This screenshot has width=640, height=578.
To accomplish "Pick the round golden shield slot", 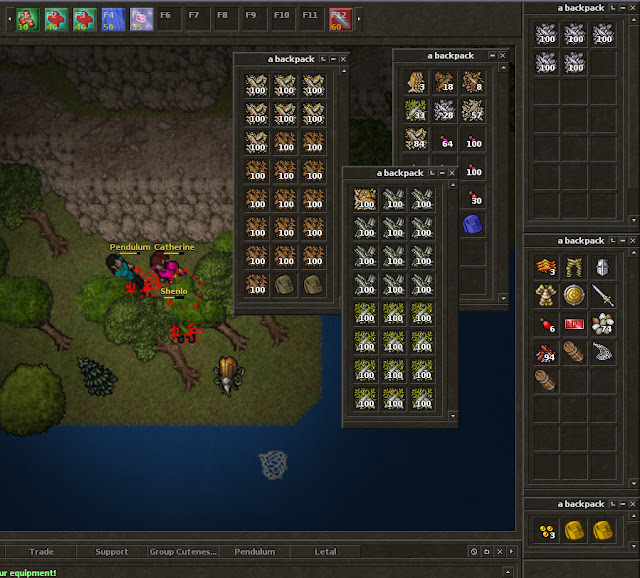I will [x=574, y=296].
